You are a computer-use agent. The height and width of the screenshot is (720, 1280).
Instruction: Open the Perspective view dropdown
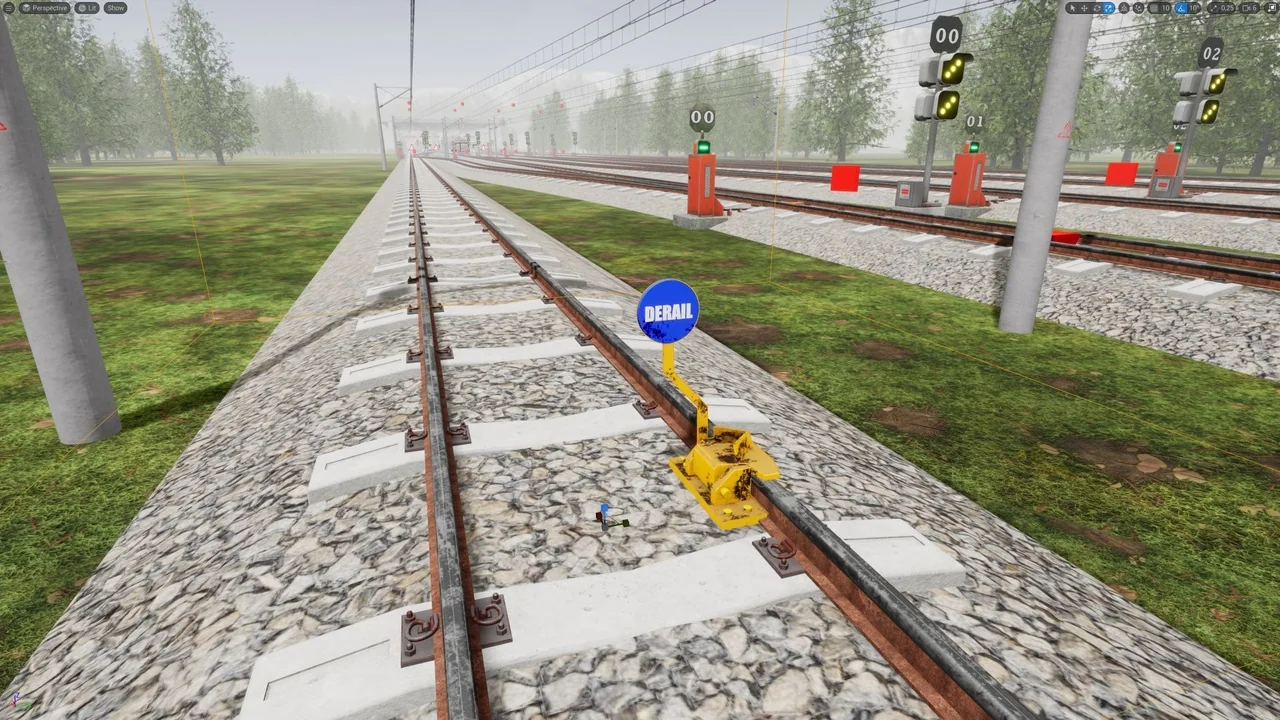[x=44, y=7]
